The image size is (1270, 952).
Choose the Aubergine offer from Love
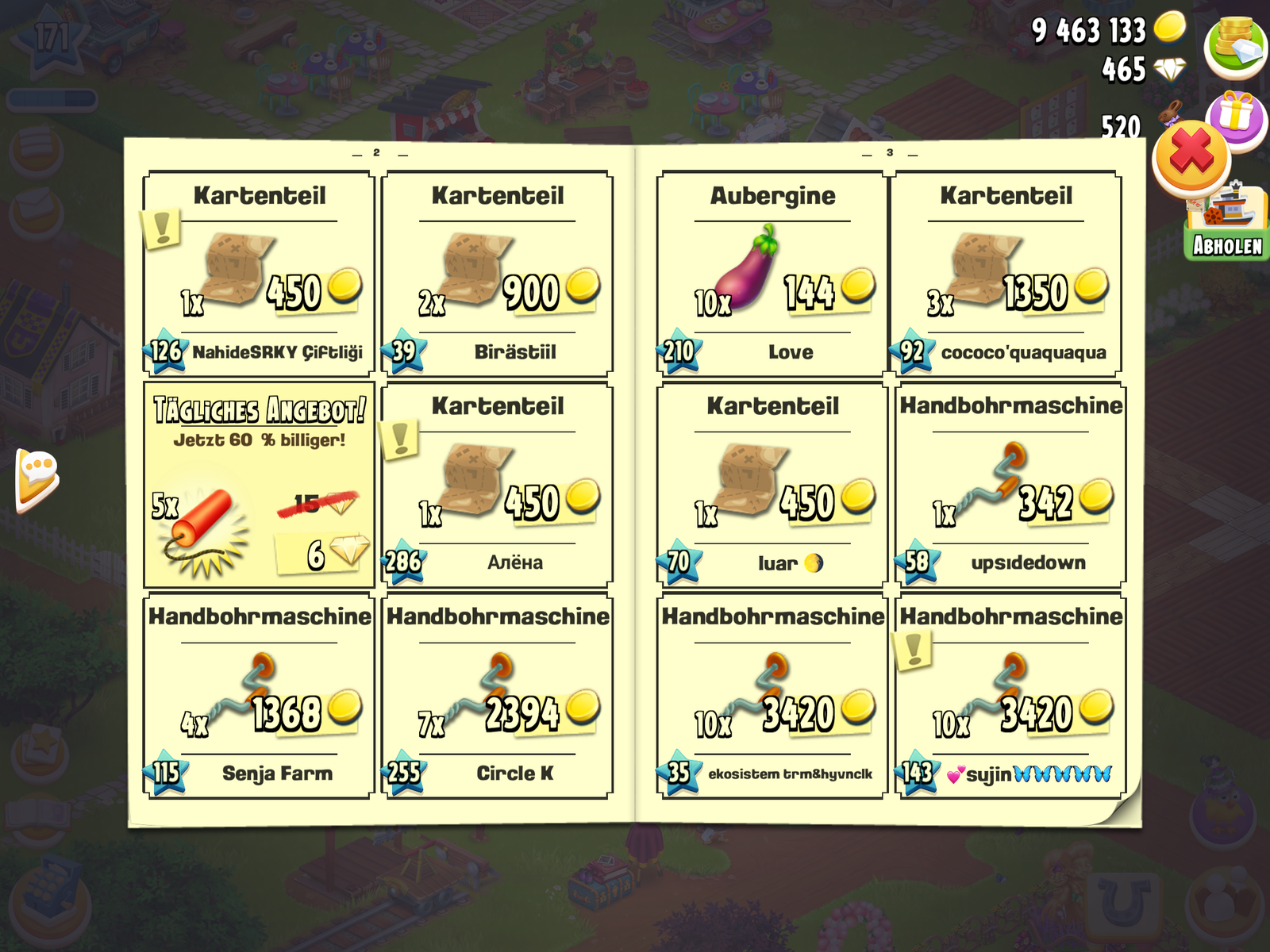(772, 274)
